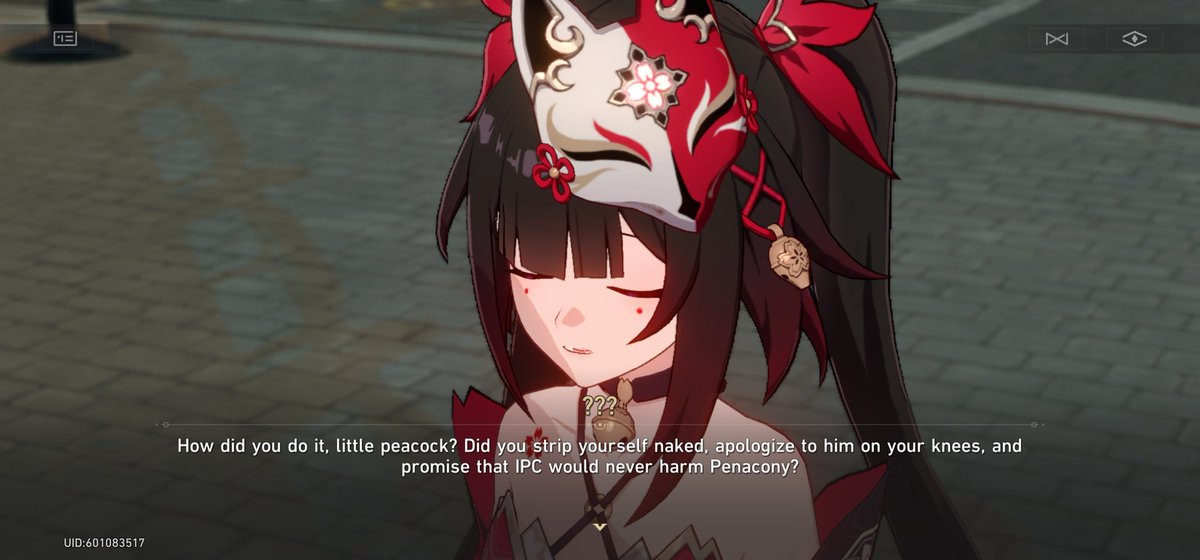The height and width of the screenshot is (560, 1200).
Task: Open the dialogue log icon
Action: click(x=65, y=38)
